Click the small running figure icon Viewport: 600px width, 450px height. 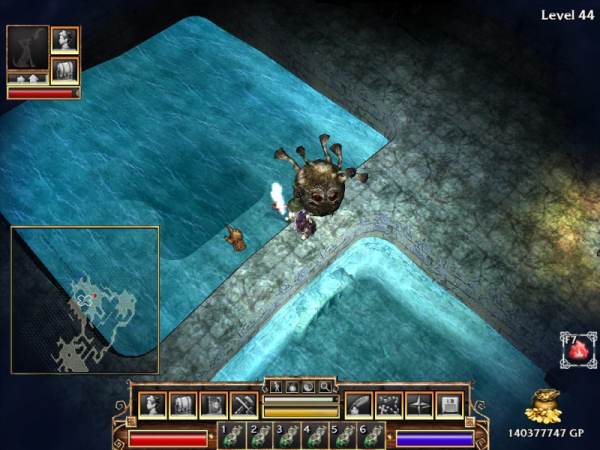click(x=277, y=386)
